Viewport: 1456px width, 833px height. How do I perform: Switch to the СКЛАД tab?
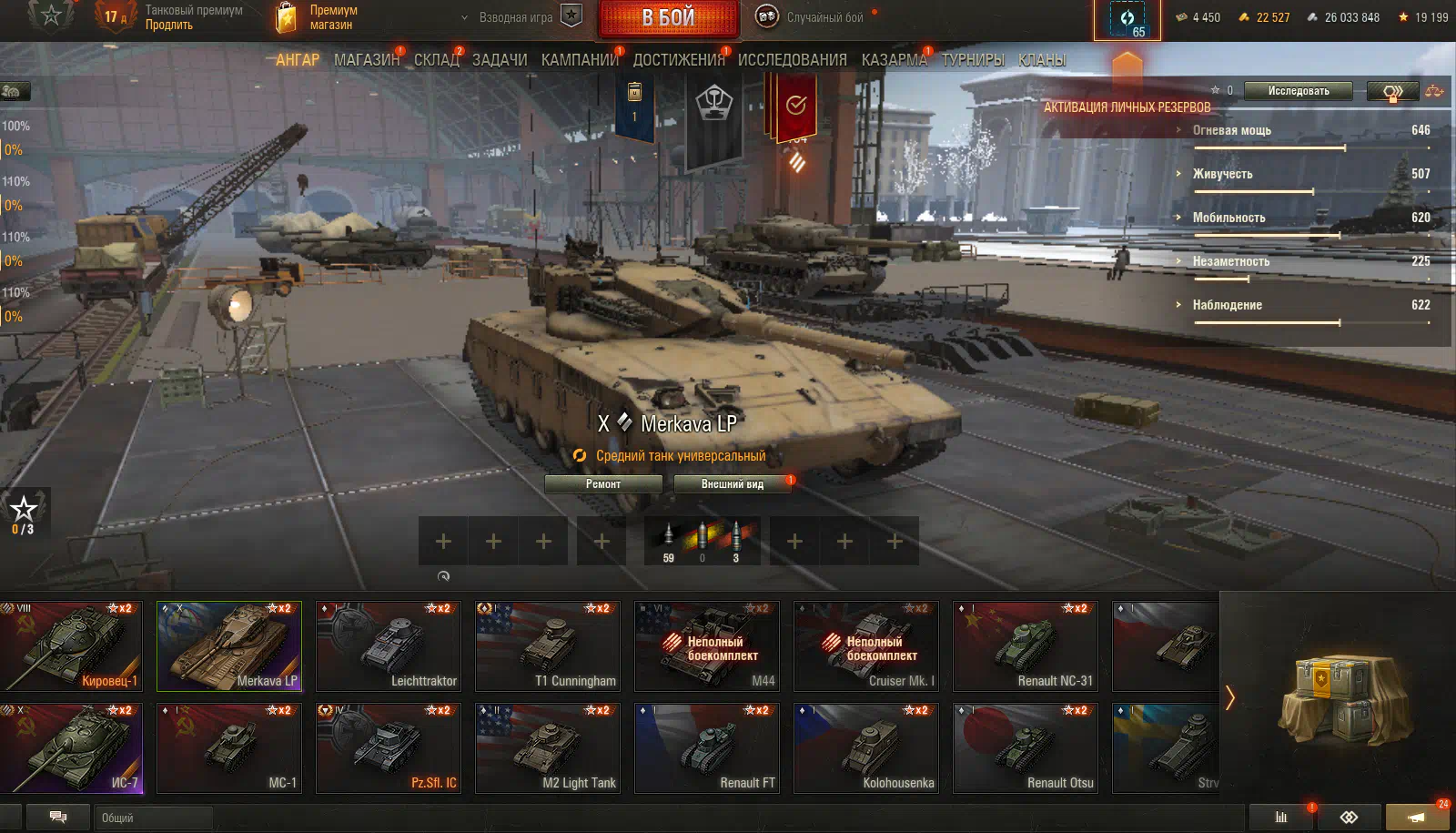coord(437,60)
